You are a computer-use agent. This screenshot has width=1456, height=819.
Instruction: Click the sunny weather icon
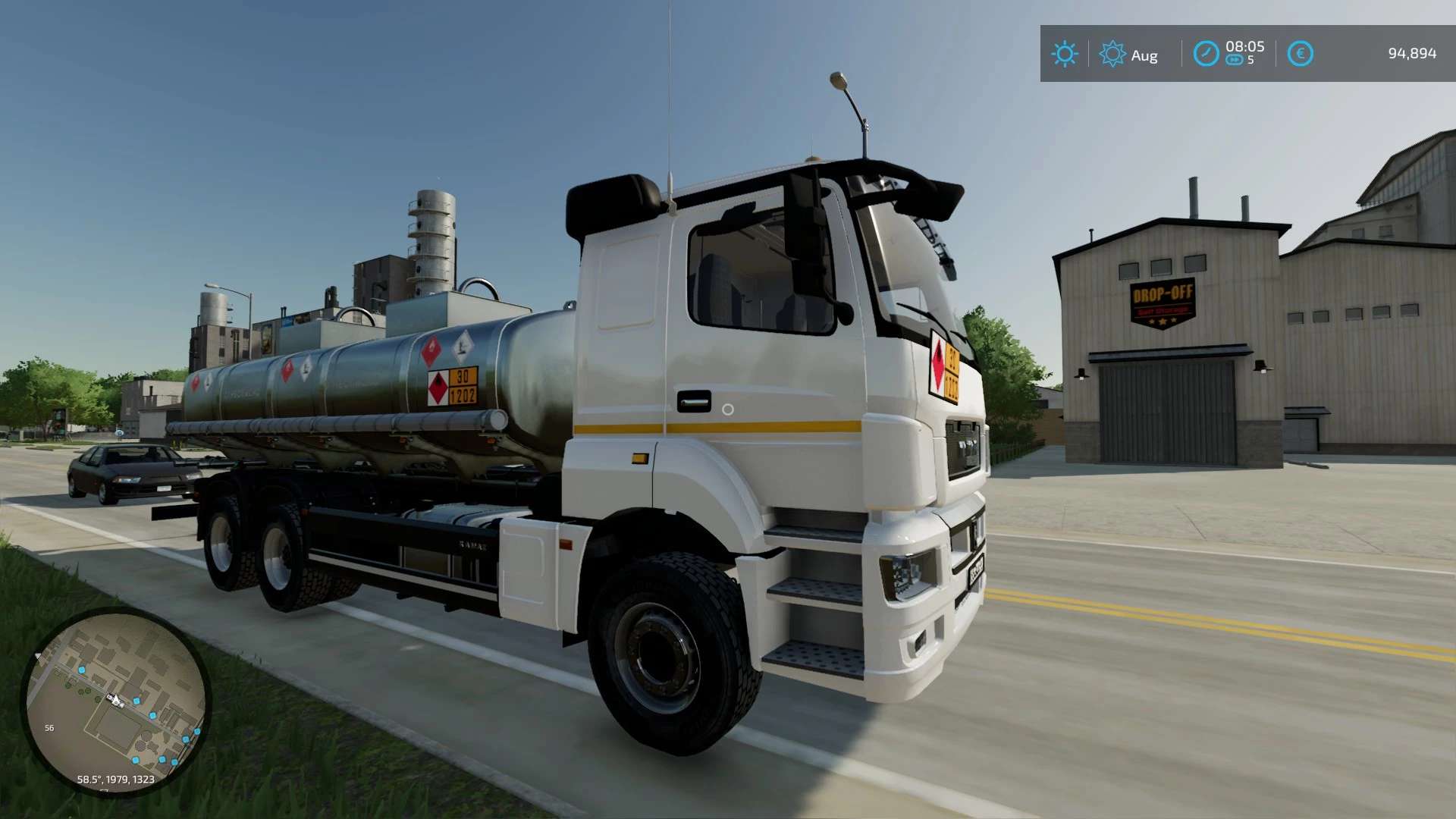point(1064,54)
